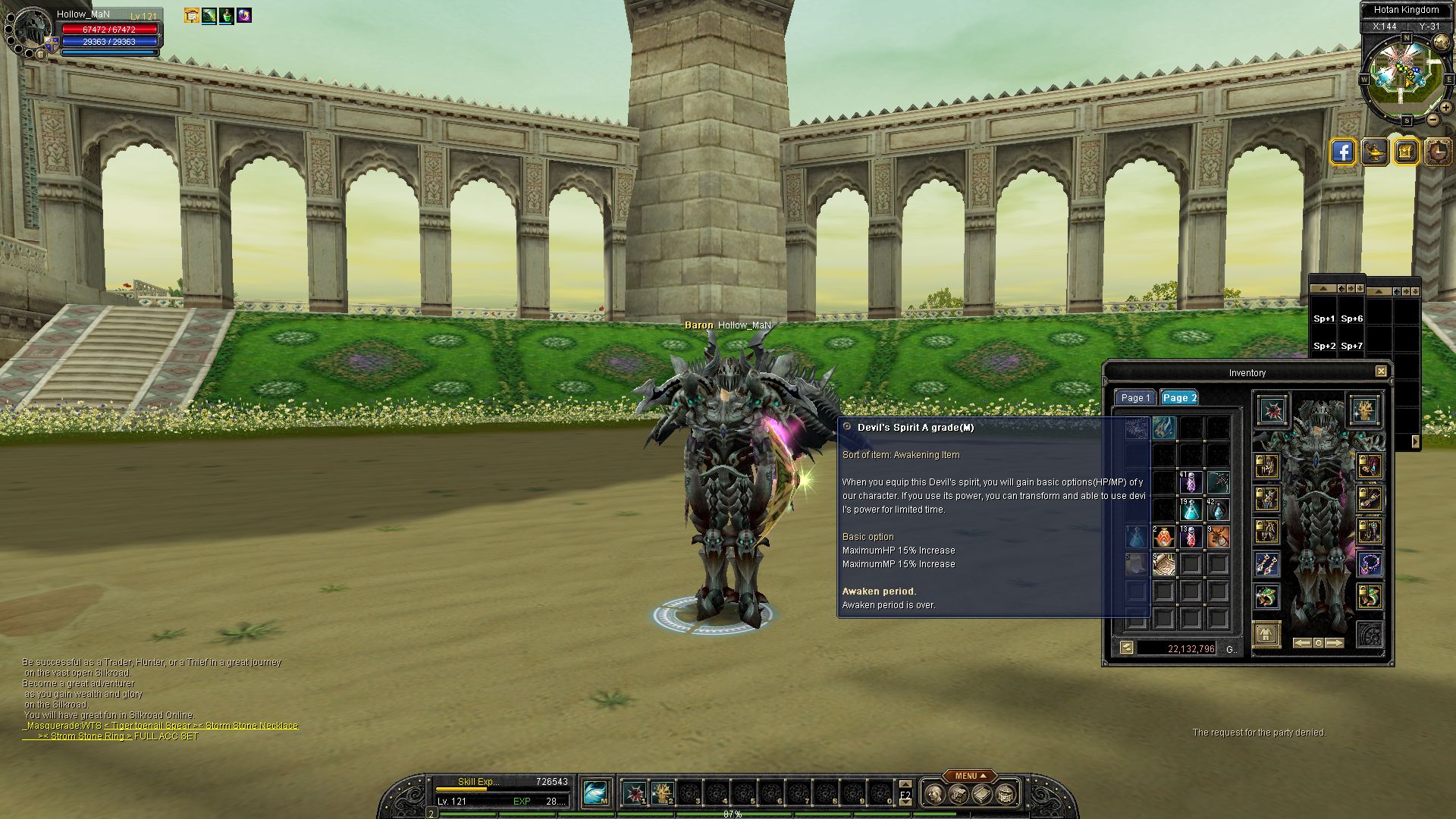Close the Inventory window

click(x=1381, y=372)
